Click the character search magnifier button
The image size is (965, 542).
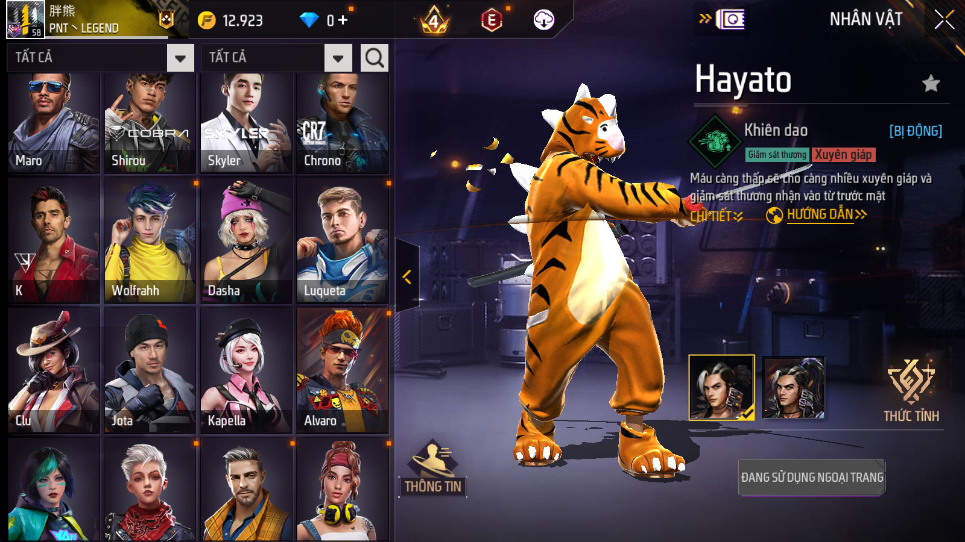click(x=375, y=58)
